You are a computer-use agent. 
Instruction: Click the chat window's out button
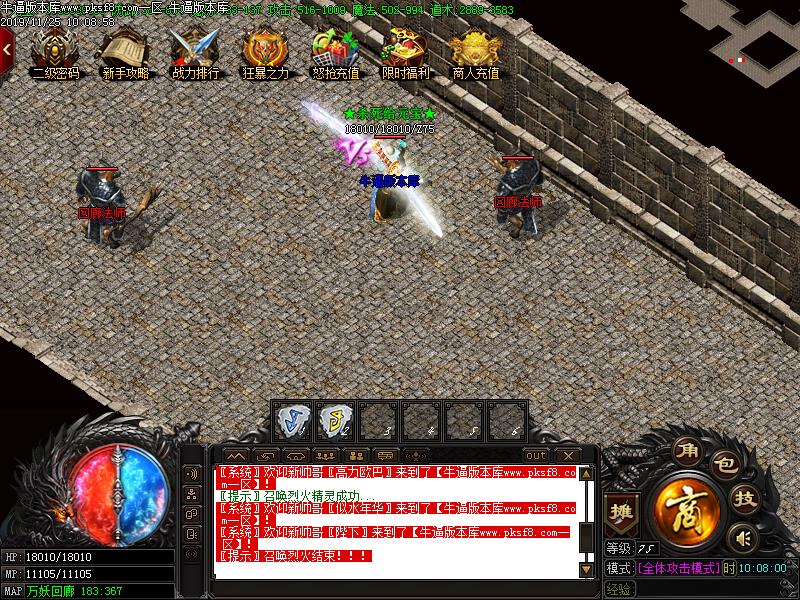click(x=535, y=456)
